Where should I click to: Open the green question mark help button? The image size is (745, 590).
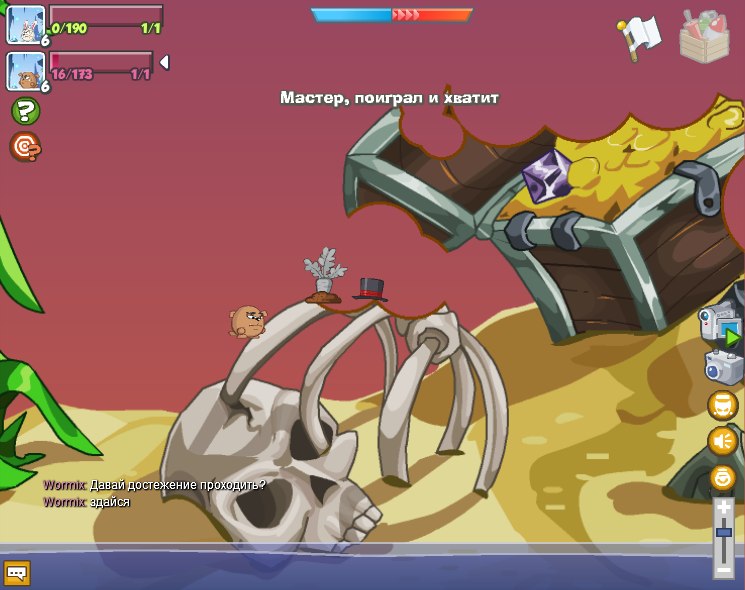(25, 111)
